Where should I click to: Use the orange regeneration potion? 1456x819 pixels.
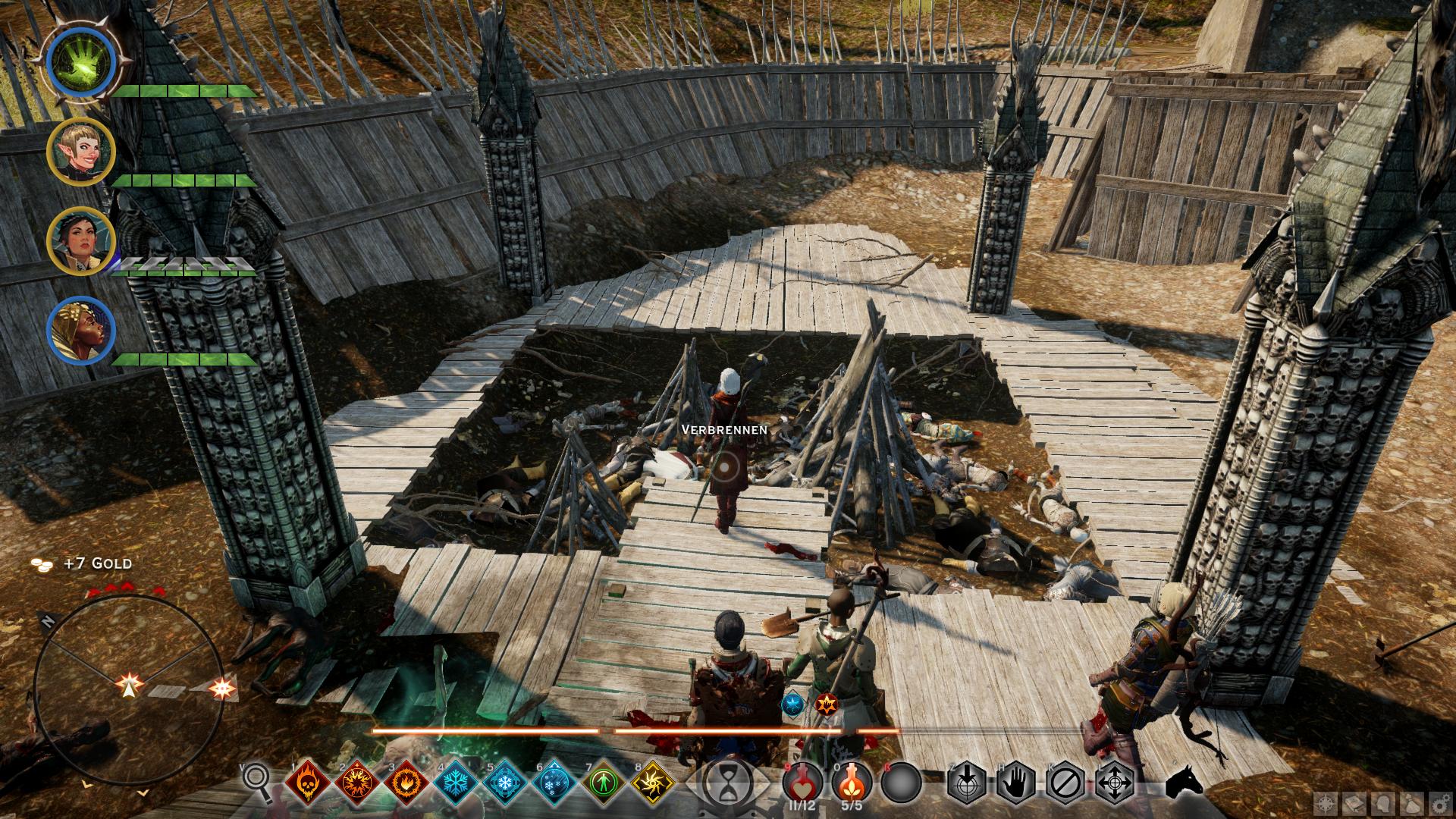[852, 782]
